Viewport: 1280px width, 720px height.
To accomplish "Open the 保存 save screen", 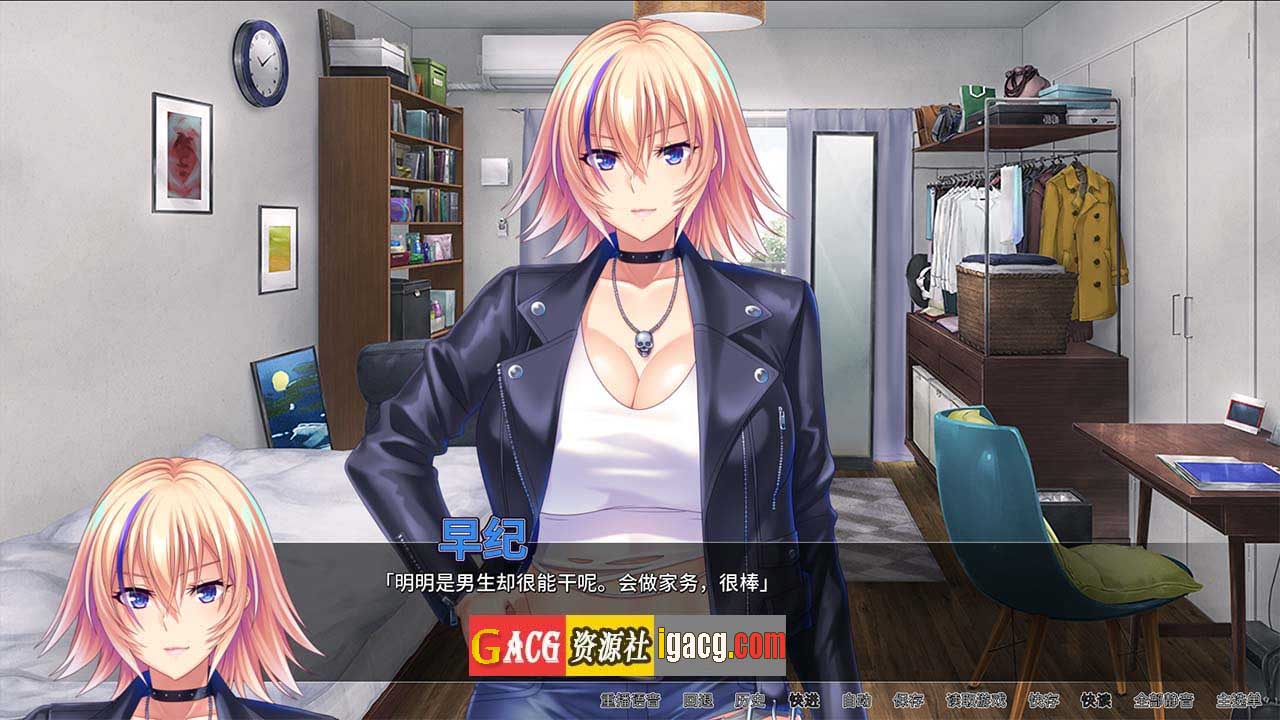I will pyautogui.click(x=909, y=700).
